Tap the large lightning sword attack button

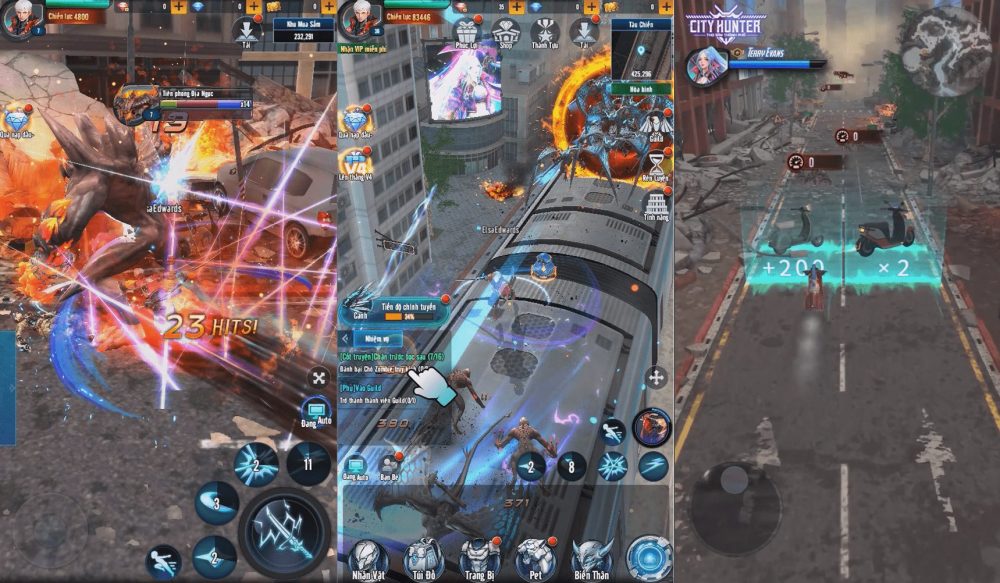(x=285, y=531)
